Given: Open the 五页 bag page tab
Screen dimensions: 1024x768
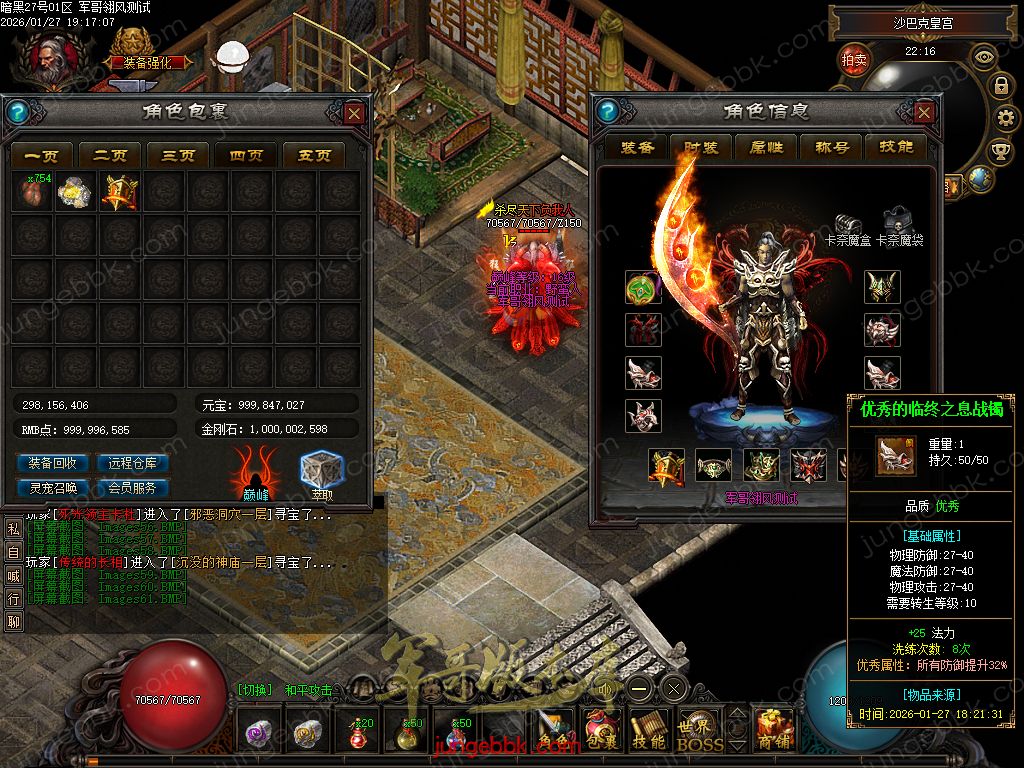Looking at the screenshot, I should tap(314, 155).
